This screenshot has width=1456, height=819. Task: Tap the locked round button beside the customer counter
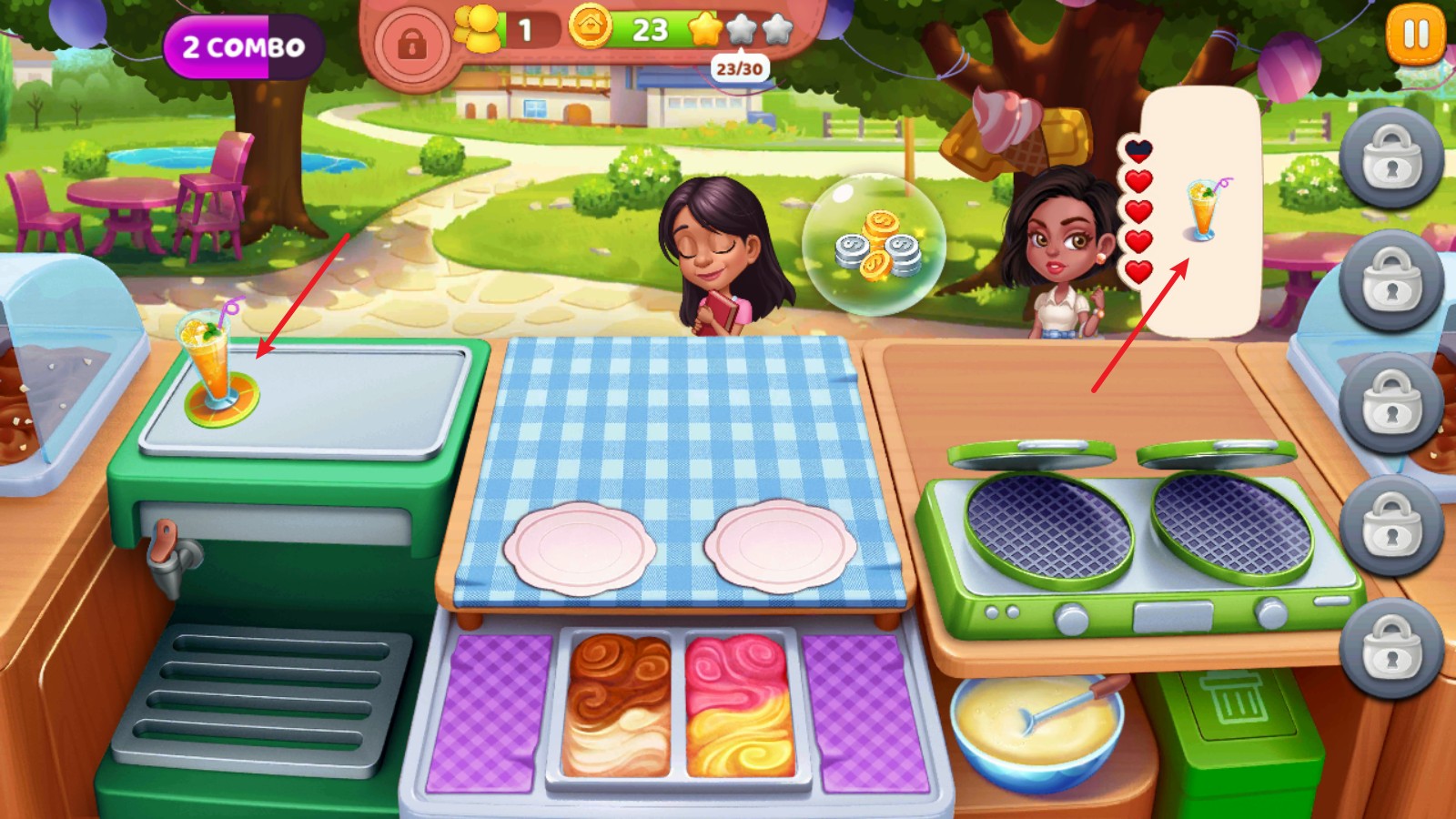[x=412, y=43]
